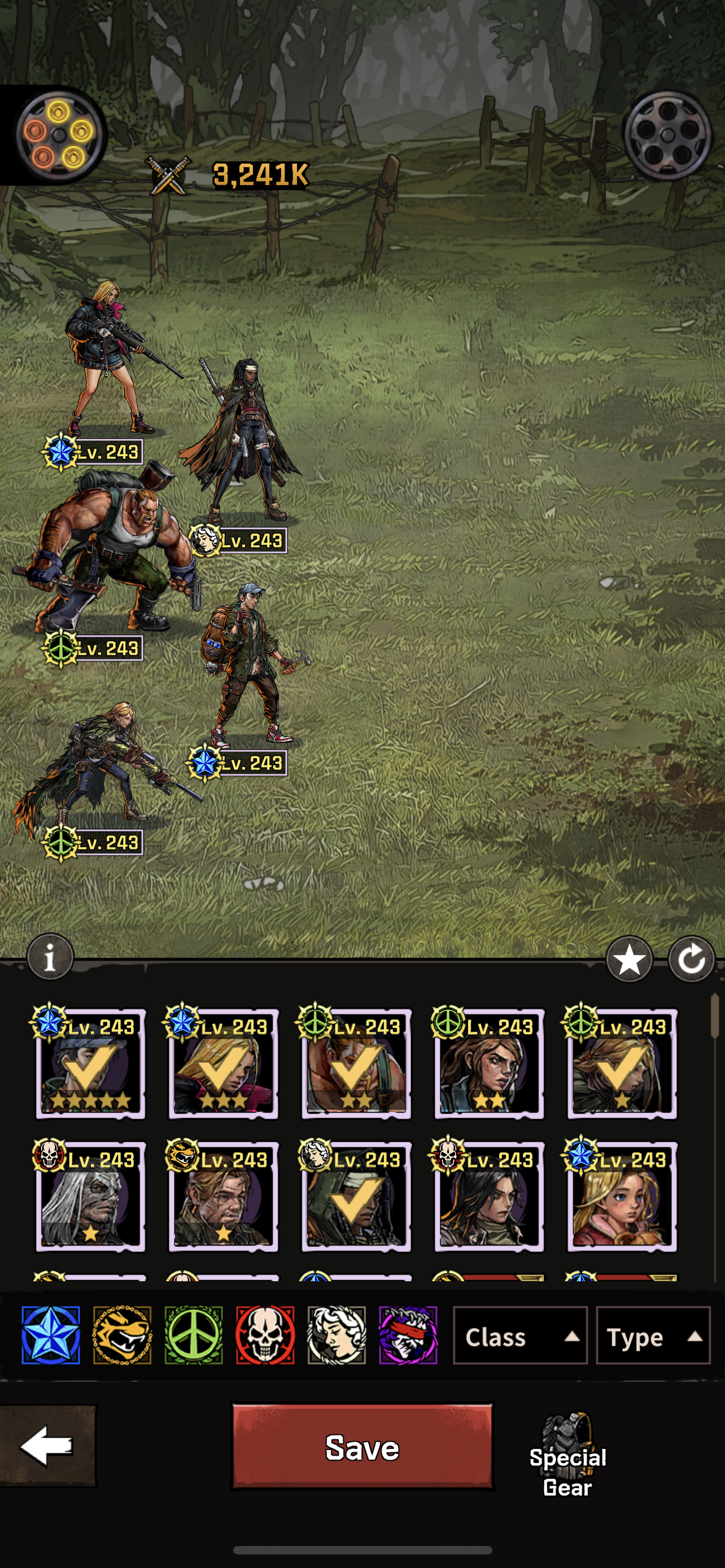Go back with the white arrow button
Image resolution: width=725 pixels, height=1568 pixels.
[x=47, y=1445]
